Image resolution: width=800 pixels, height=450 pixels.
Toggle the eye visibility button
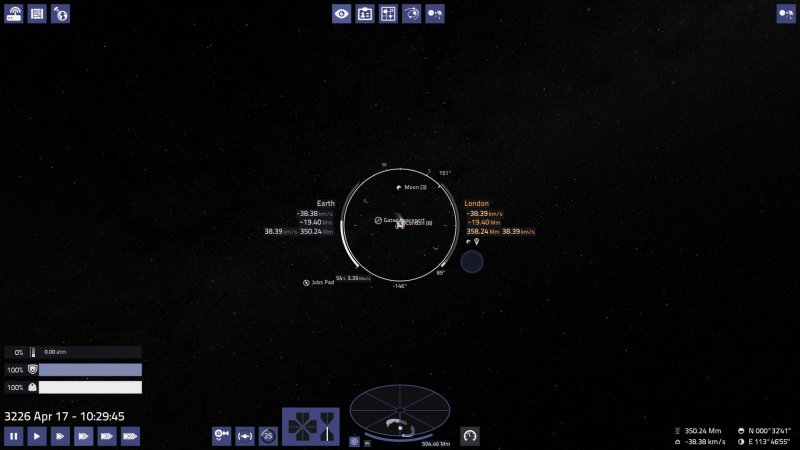tap(342, 14)
